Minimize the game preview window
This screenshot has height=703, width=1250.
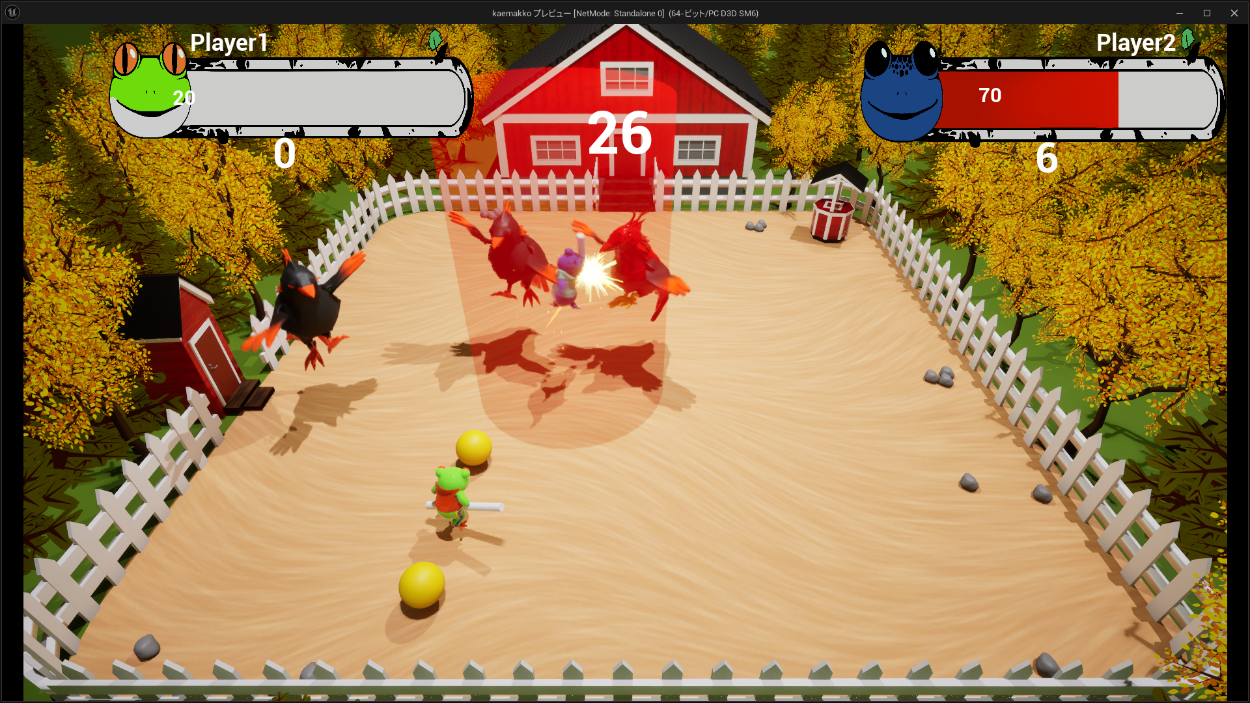click(x=1180, y=12)
